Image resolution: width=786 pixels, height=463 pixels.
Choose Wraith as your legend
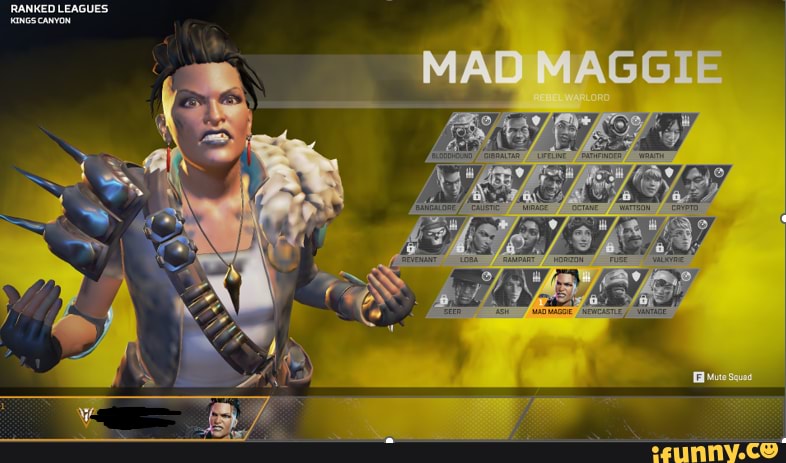[664, 135]
